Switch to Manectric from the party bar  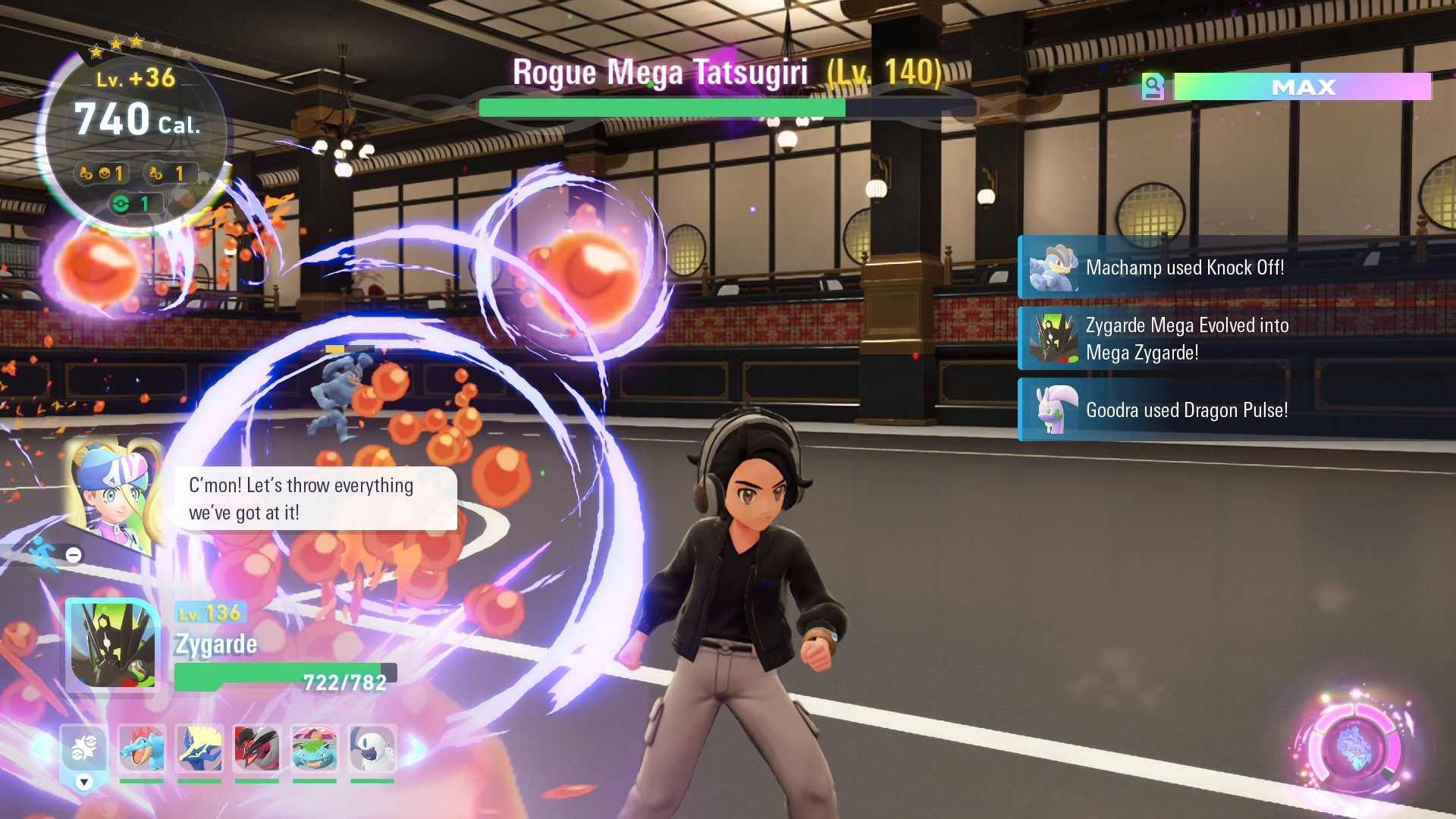(199, 748)
